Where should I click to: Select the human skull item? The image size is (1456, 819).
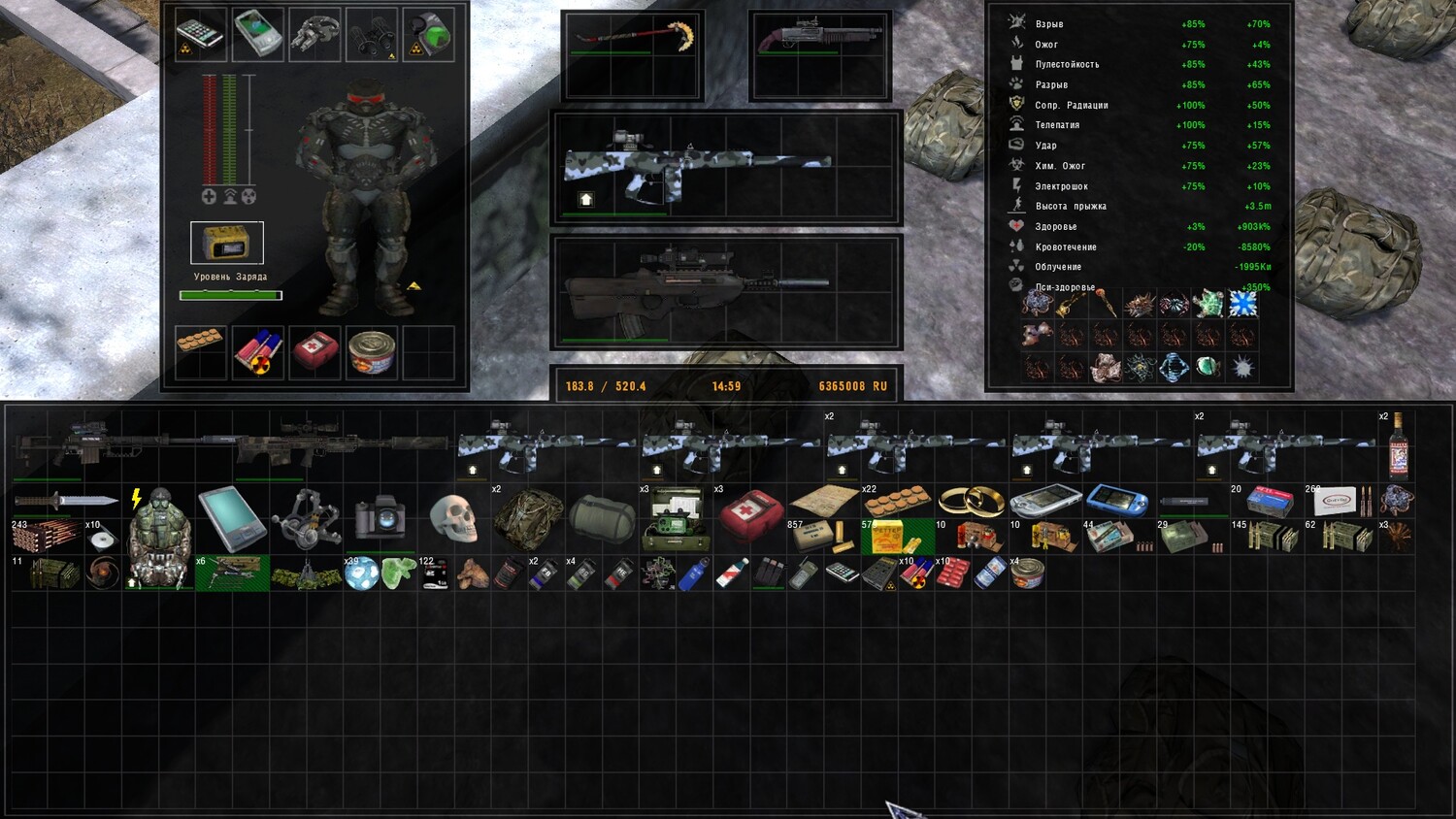pyautogui.click(x=452, y=518)
